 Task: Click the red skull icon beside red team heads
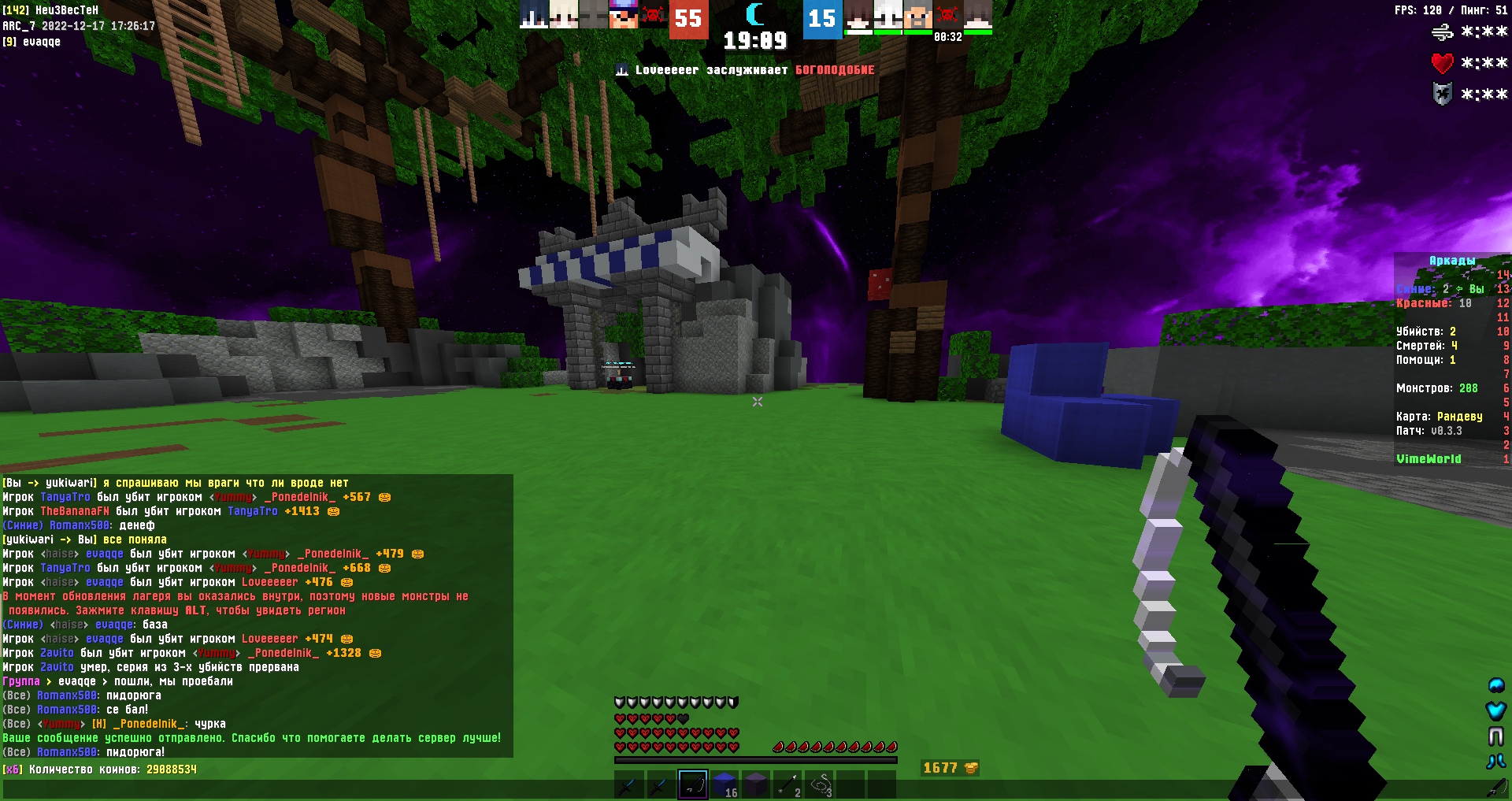click(652, 15)
